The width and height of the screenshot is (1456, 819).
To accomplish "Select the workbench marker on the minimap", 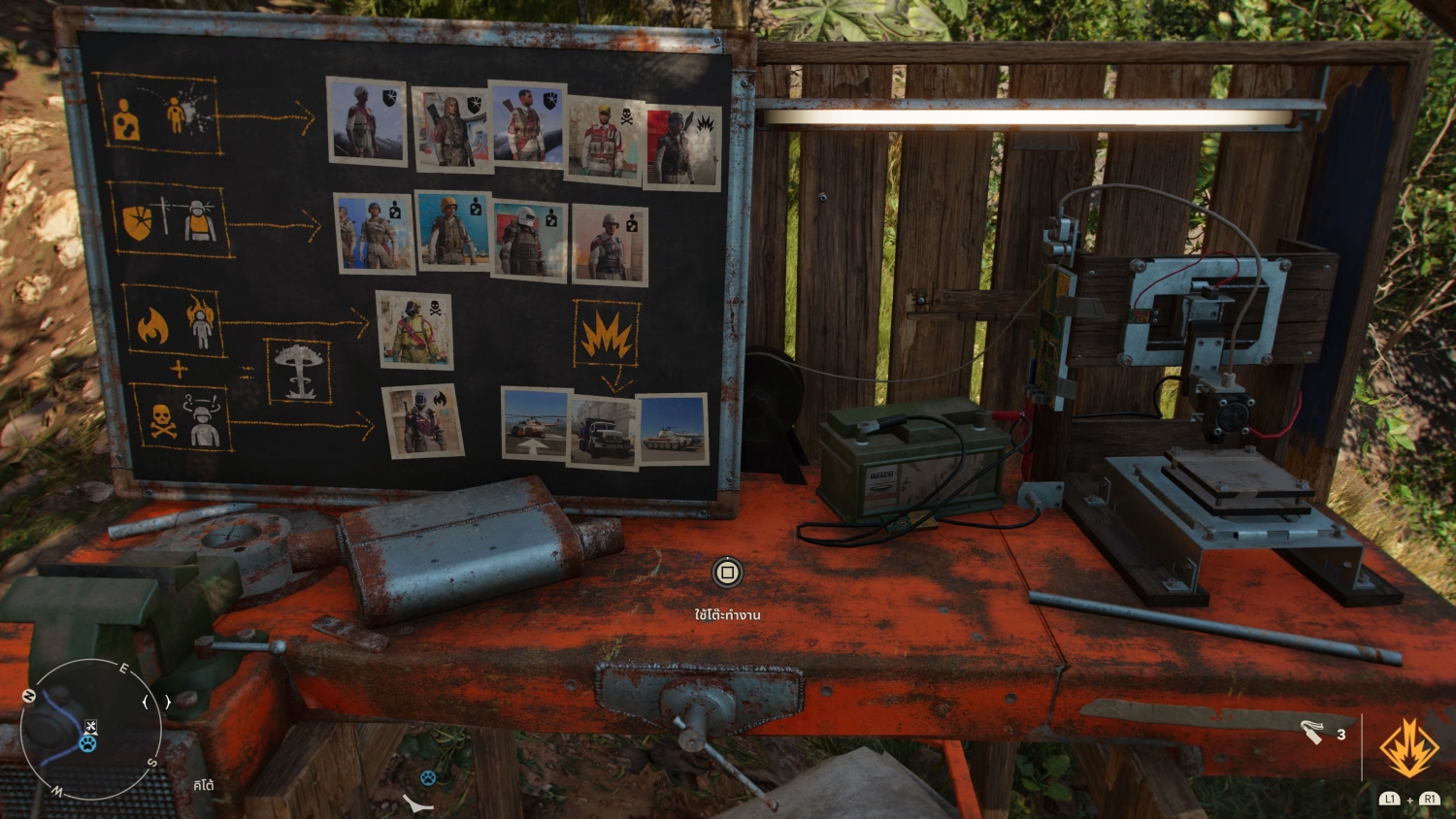I will 90,727.
